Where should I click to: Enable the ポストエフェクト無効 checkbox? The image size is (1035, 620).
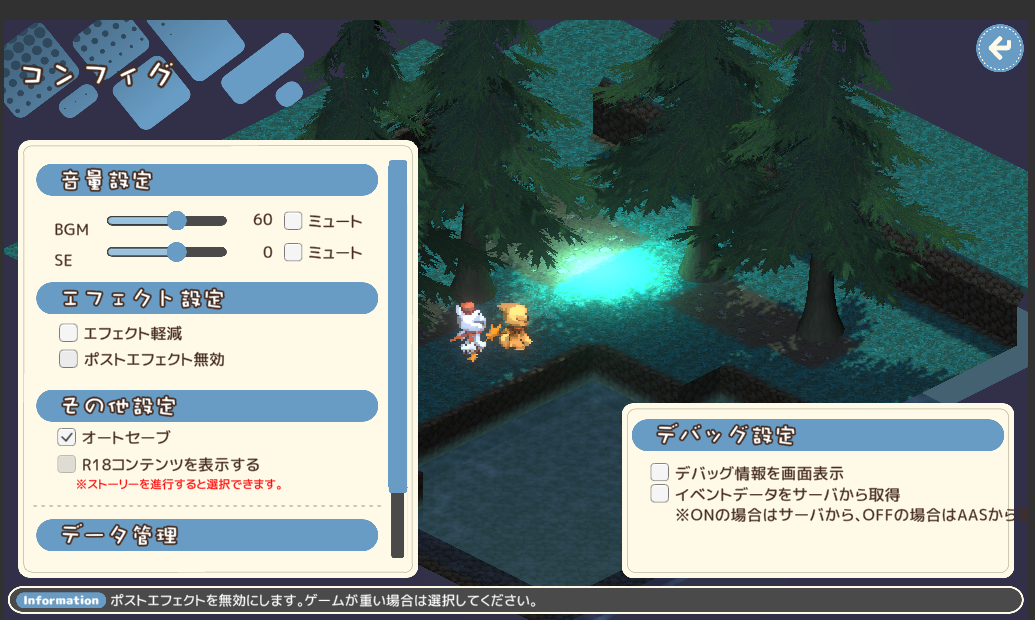click(x=68, y=358)
